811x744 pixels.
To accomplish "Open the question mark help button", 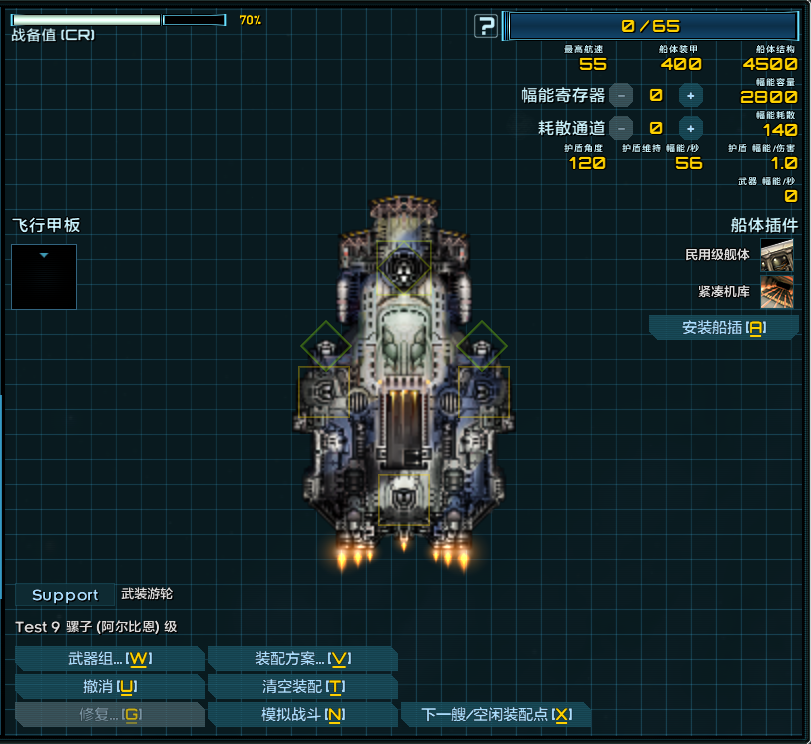I will tap(486, 26).
